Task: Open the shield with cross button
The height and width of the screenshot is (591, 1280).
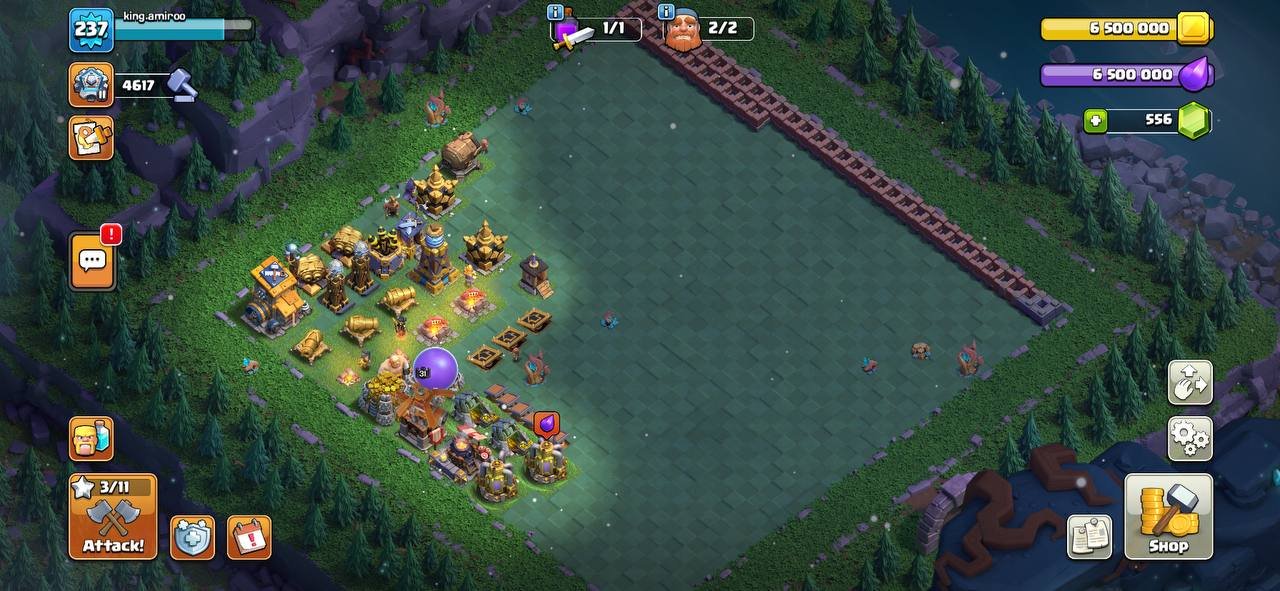Action: pyautogui.click(x=192, y=537)
